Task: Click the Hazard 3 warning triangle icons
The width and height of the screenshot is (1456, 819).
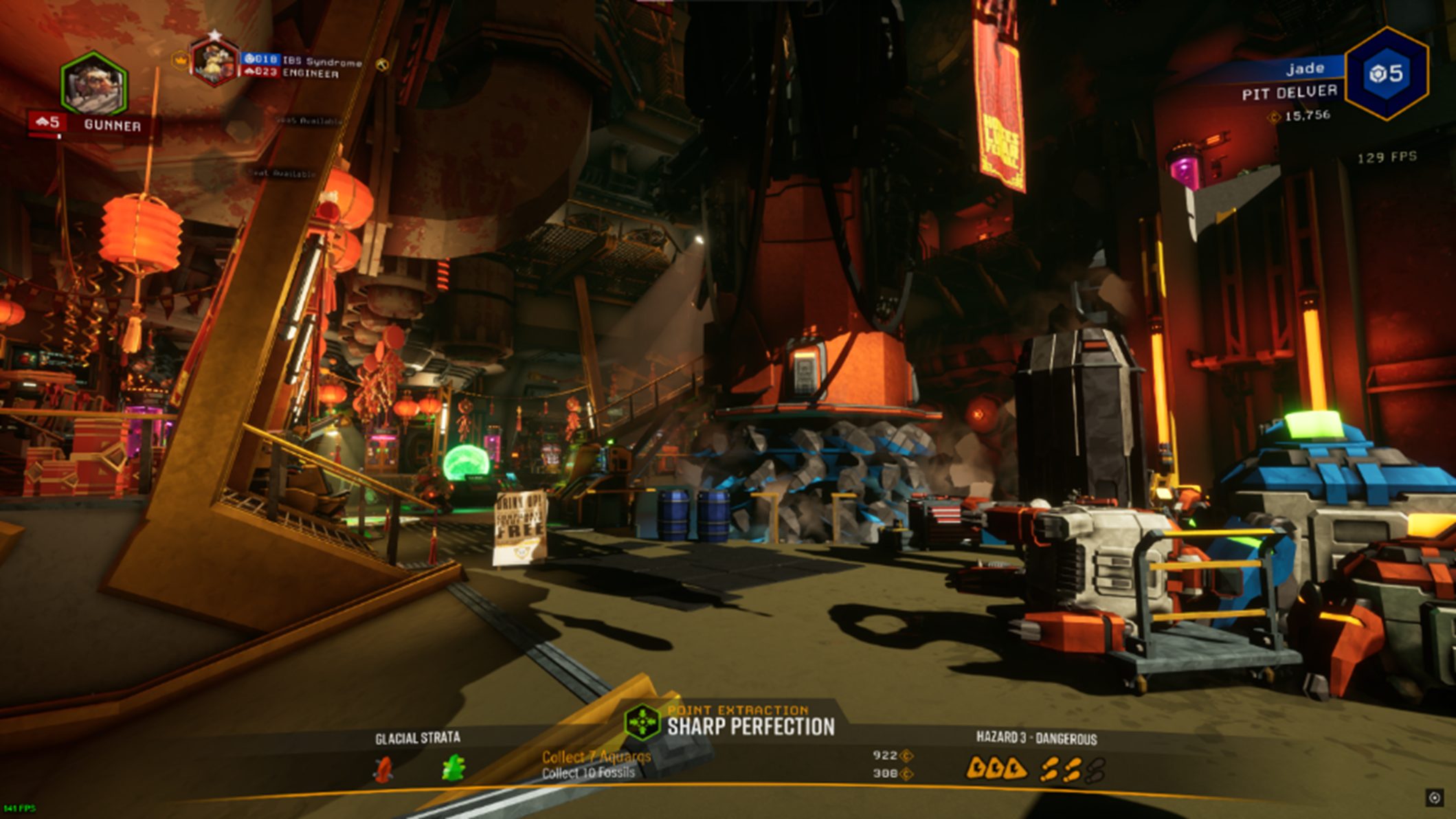Action: pos(996,769)
